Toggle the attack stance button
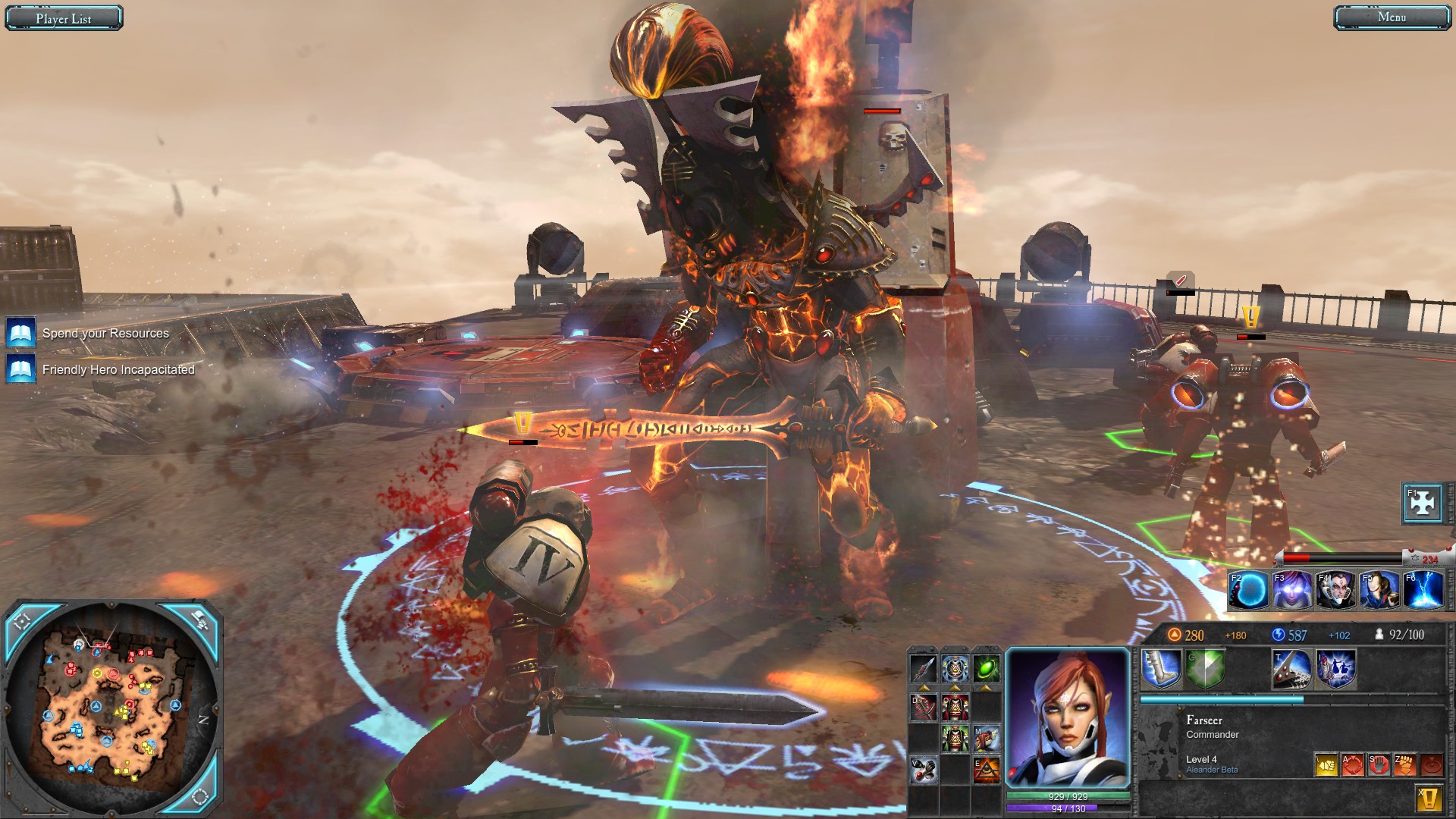This screenshot has height=819, width=1456. [x=1353, y=765]
